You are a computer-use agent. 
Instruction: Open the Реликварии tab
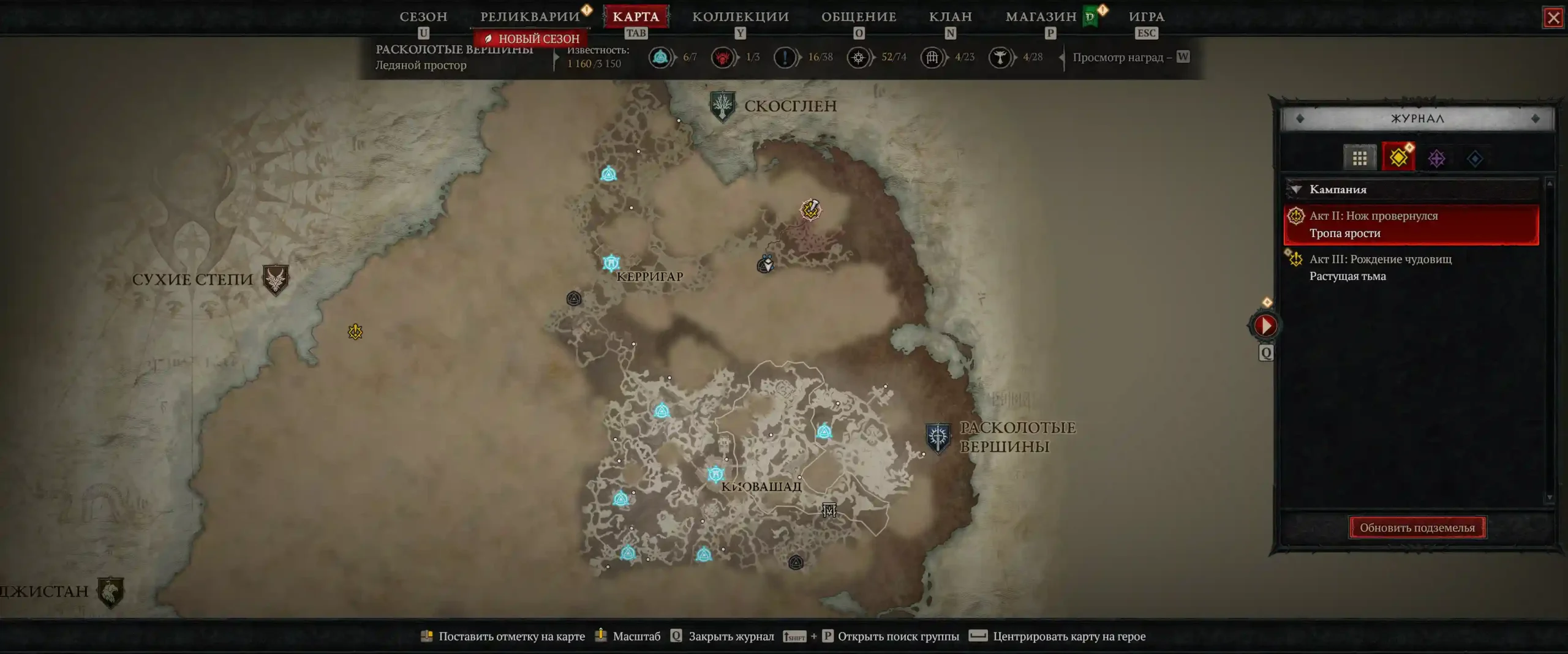[x=530, y=17]
